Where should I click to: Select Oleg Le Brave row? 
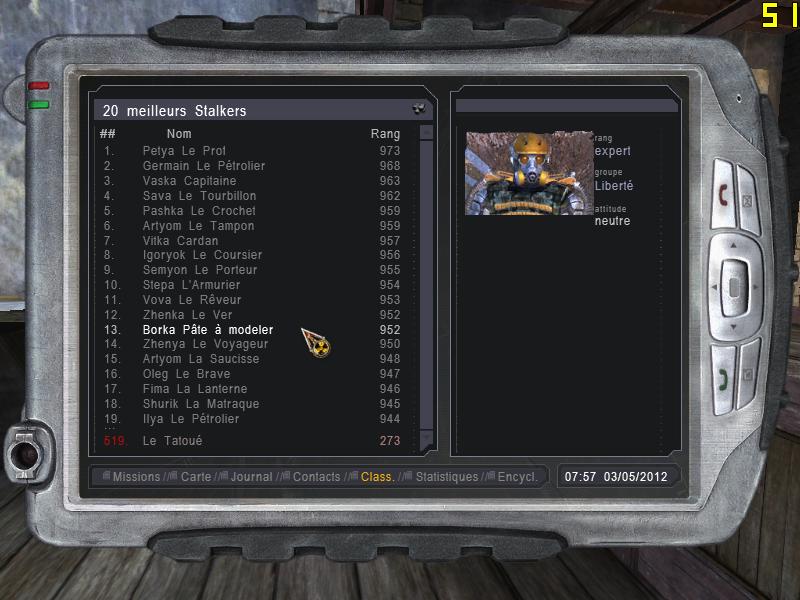click(186, 374)
